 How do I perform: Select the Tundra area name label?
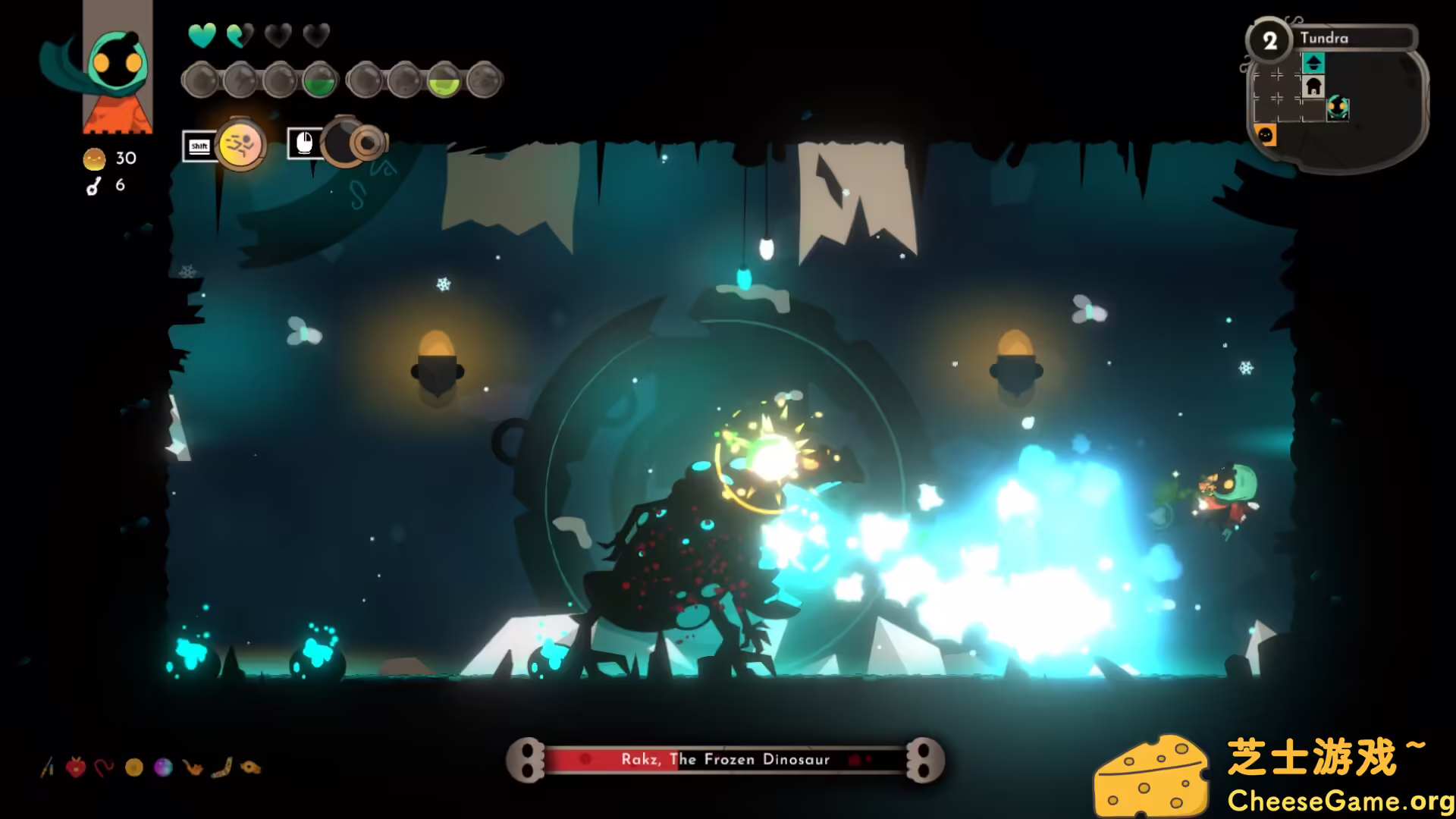pyautogui.click(x=1325, y=38)
